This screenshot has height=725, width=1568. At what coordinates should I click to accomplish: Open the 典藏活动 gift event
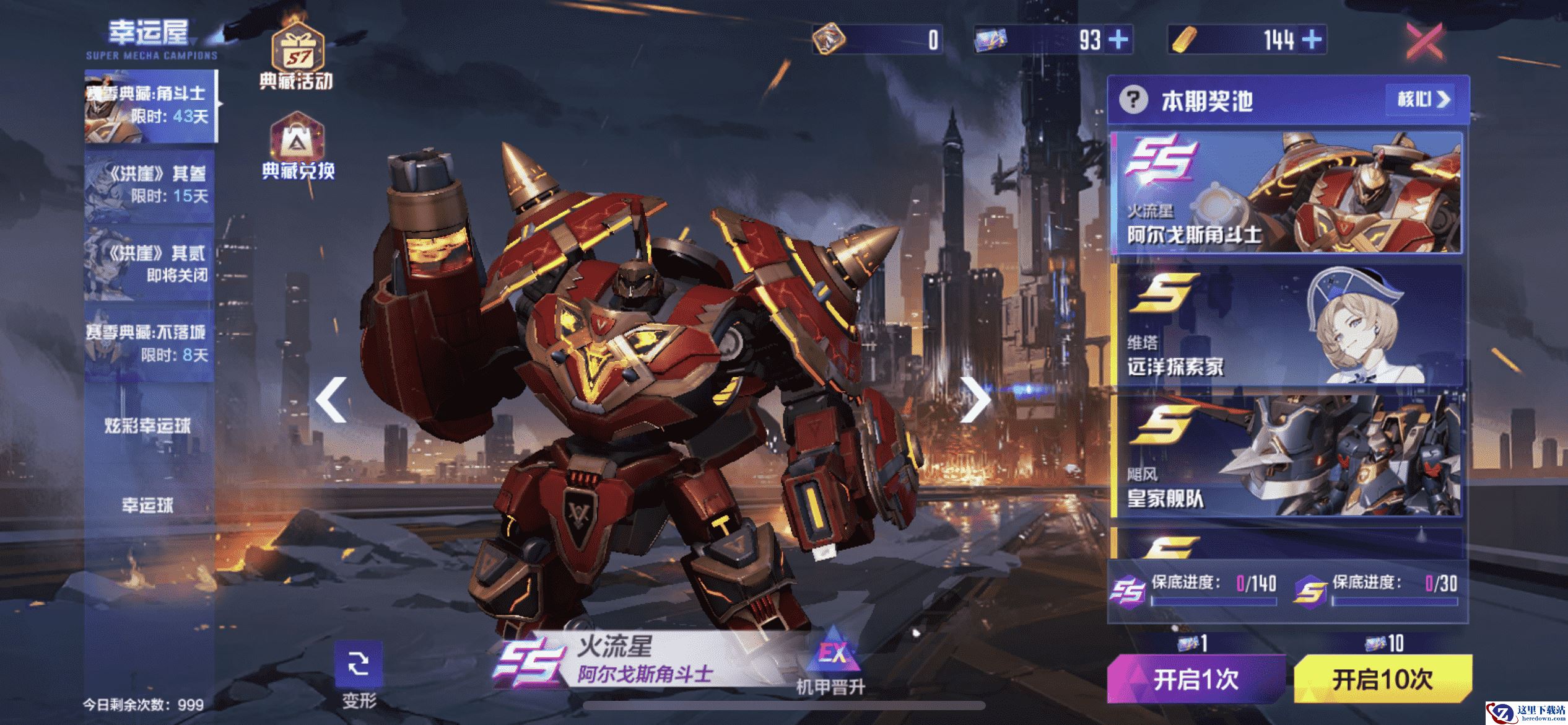(x=297, y=57)
